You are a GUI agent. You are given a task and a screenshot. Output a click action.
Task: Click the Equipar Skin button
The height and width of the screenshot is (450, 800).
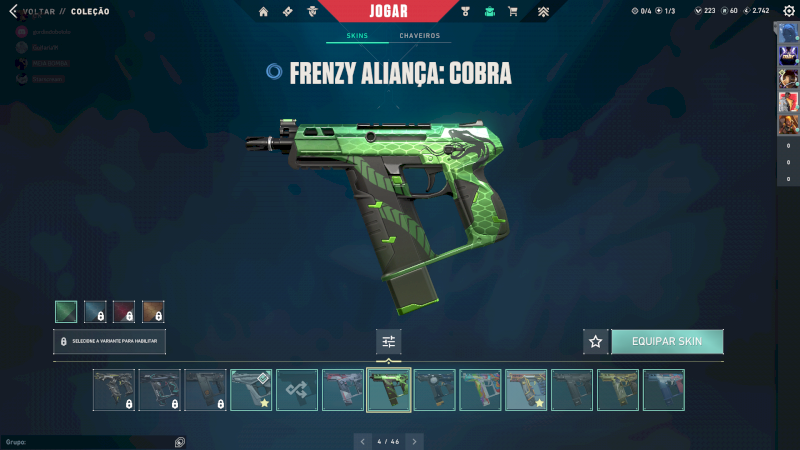[x=667, y=341]
